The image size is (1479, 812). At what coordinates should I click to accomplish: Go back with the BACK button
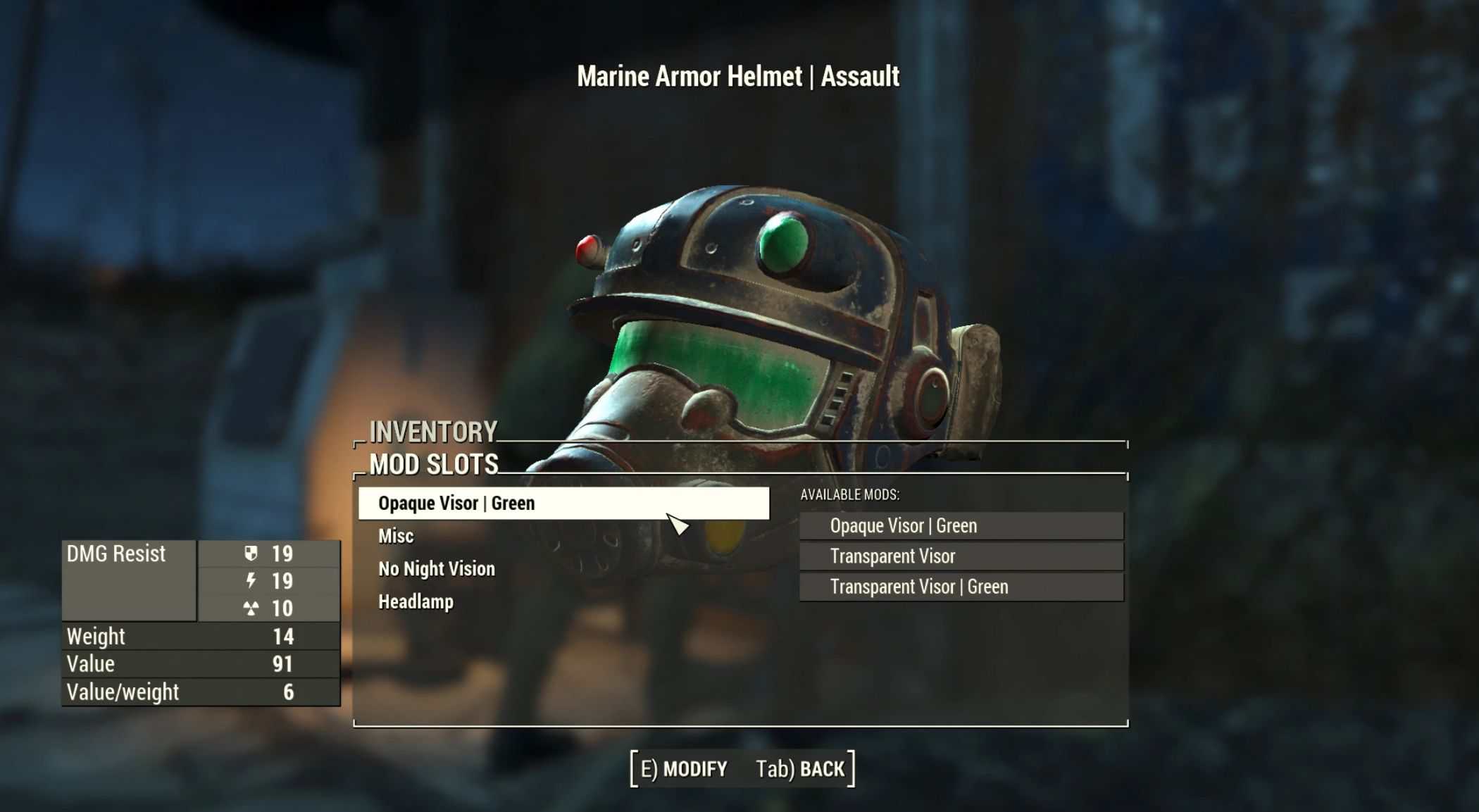pyautogui.click(x=801, y=769)
